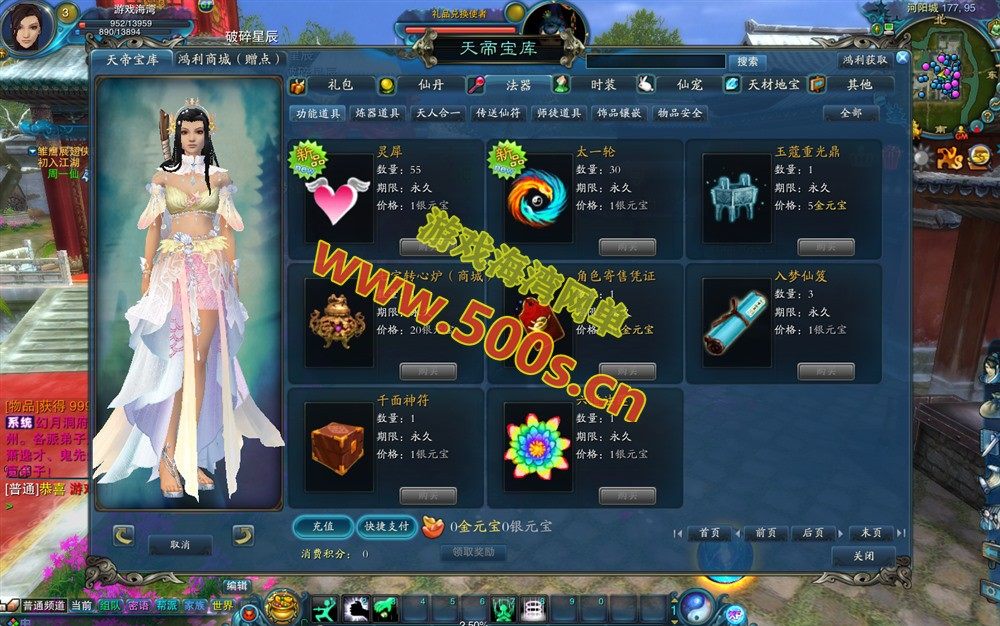Open the 世界 chat channel tab
This screenshot has width=1000, height=626.
[222, 605]
